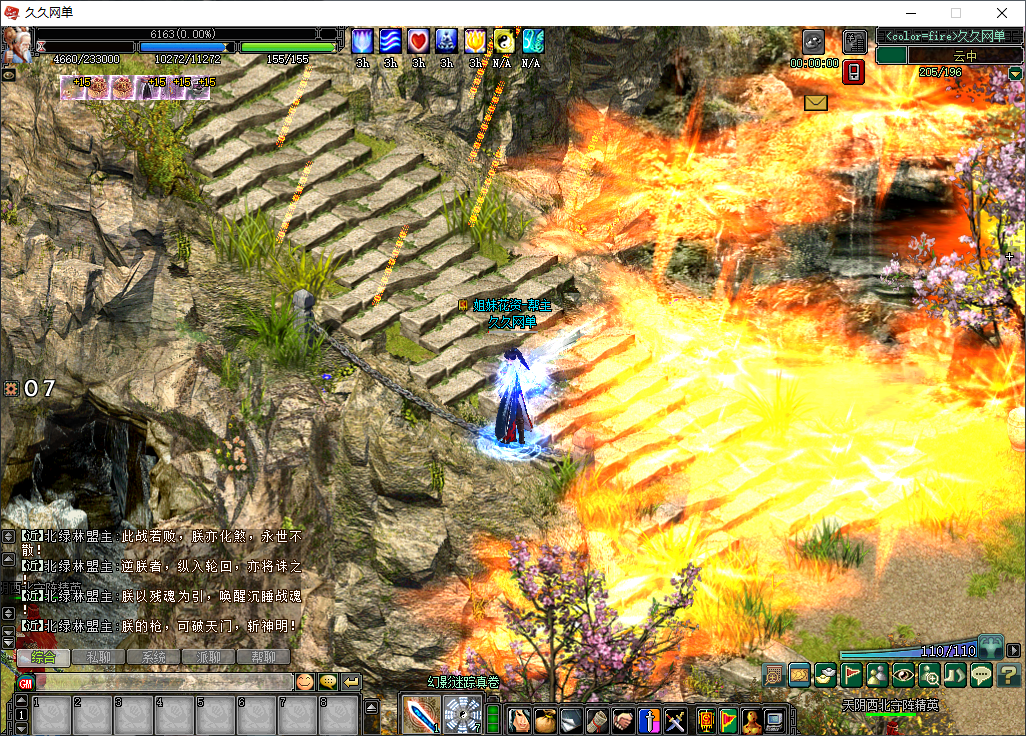This screenshot has width=1026, height=736.
Task: Click the yin-yang buff icon
Action: [503, 42]
